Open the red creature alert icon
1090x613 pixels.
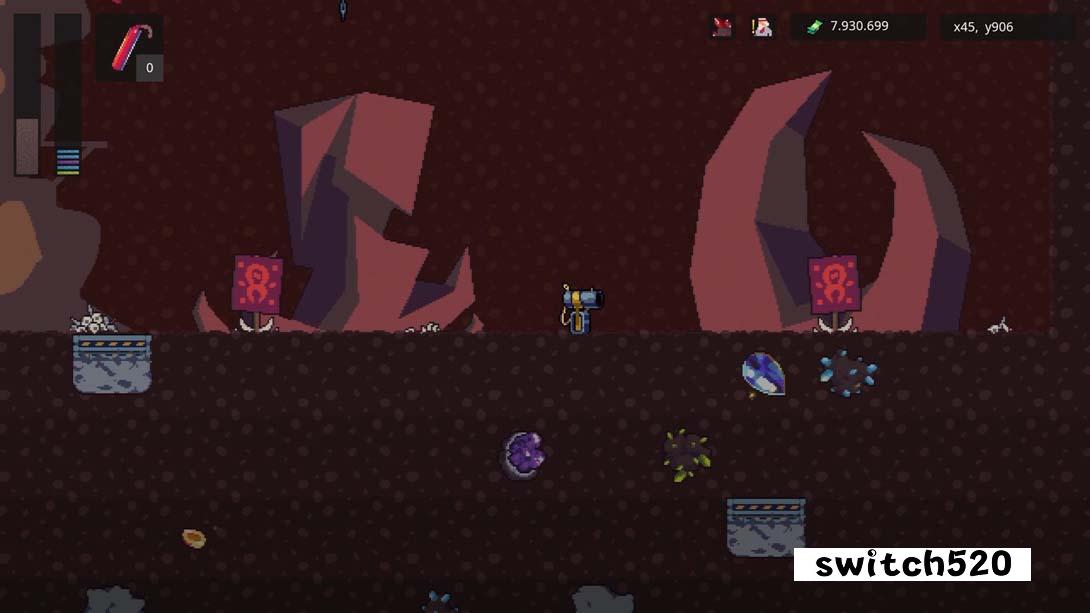pyautogui.click(x=722, y=27)
